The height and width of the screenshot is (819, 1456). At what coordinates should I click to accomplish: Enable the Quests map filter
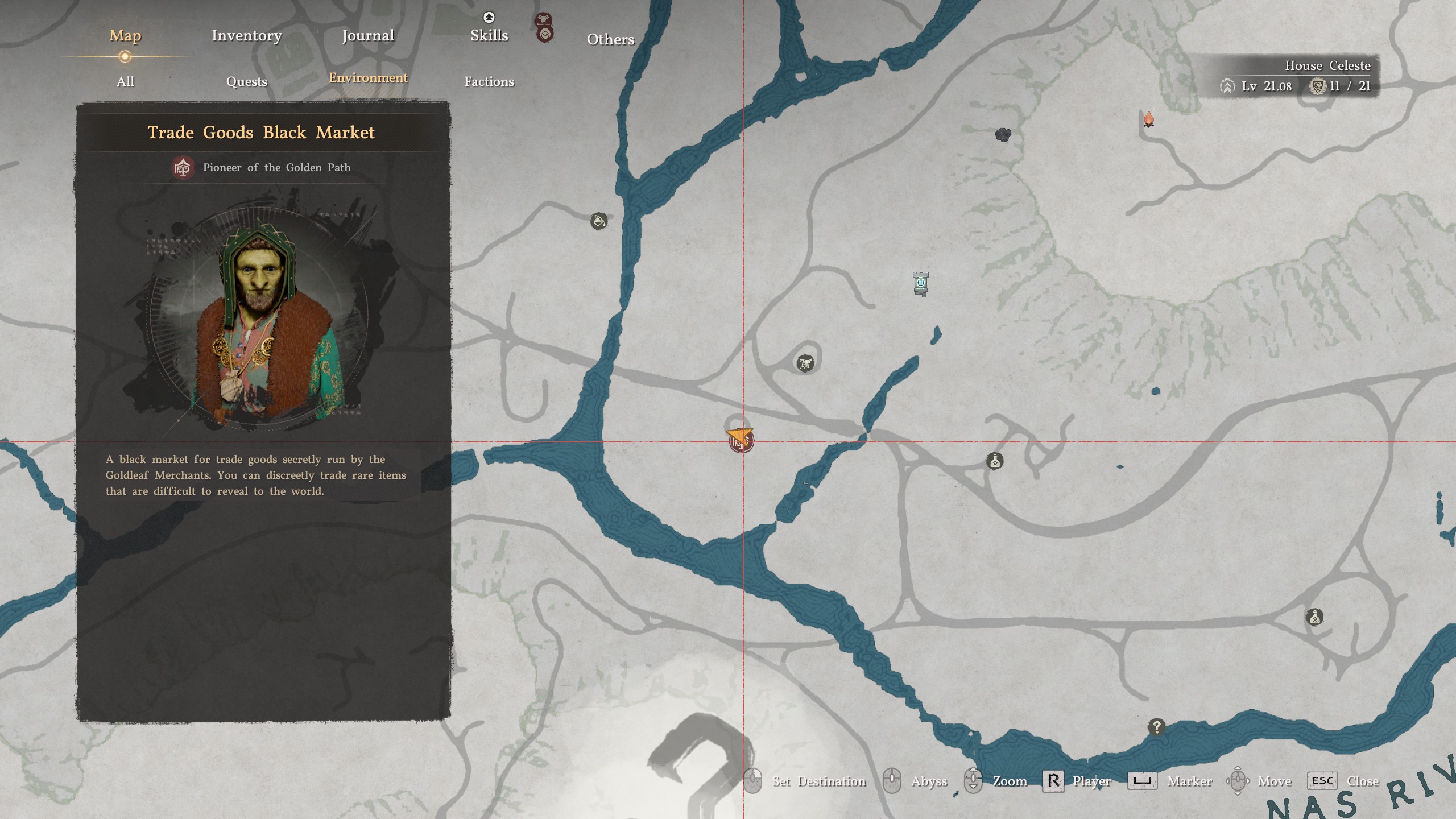tap(248, 81)
